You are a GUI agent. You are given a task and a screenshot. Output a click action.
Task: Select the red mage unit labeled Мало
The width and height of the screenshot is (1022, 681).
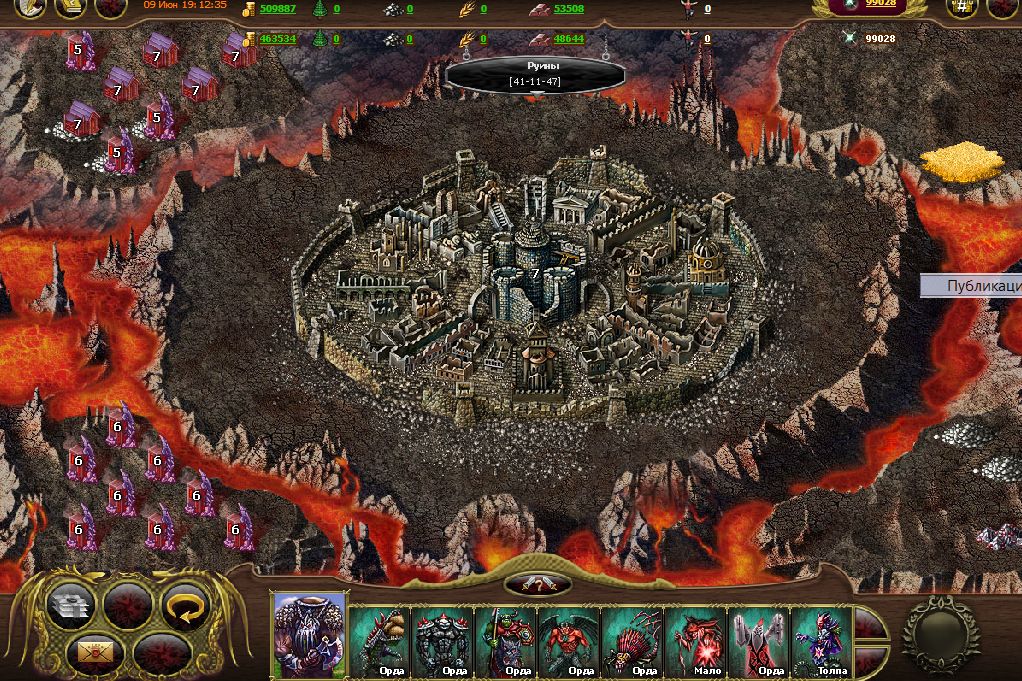(x=695, y=638)
